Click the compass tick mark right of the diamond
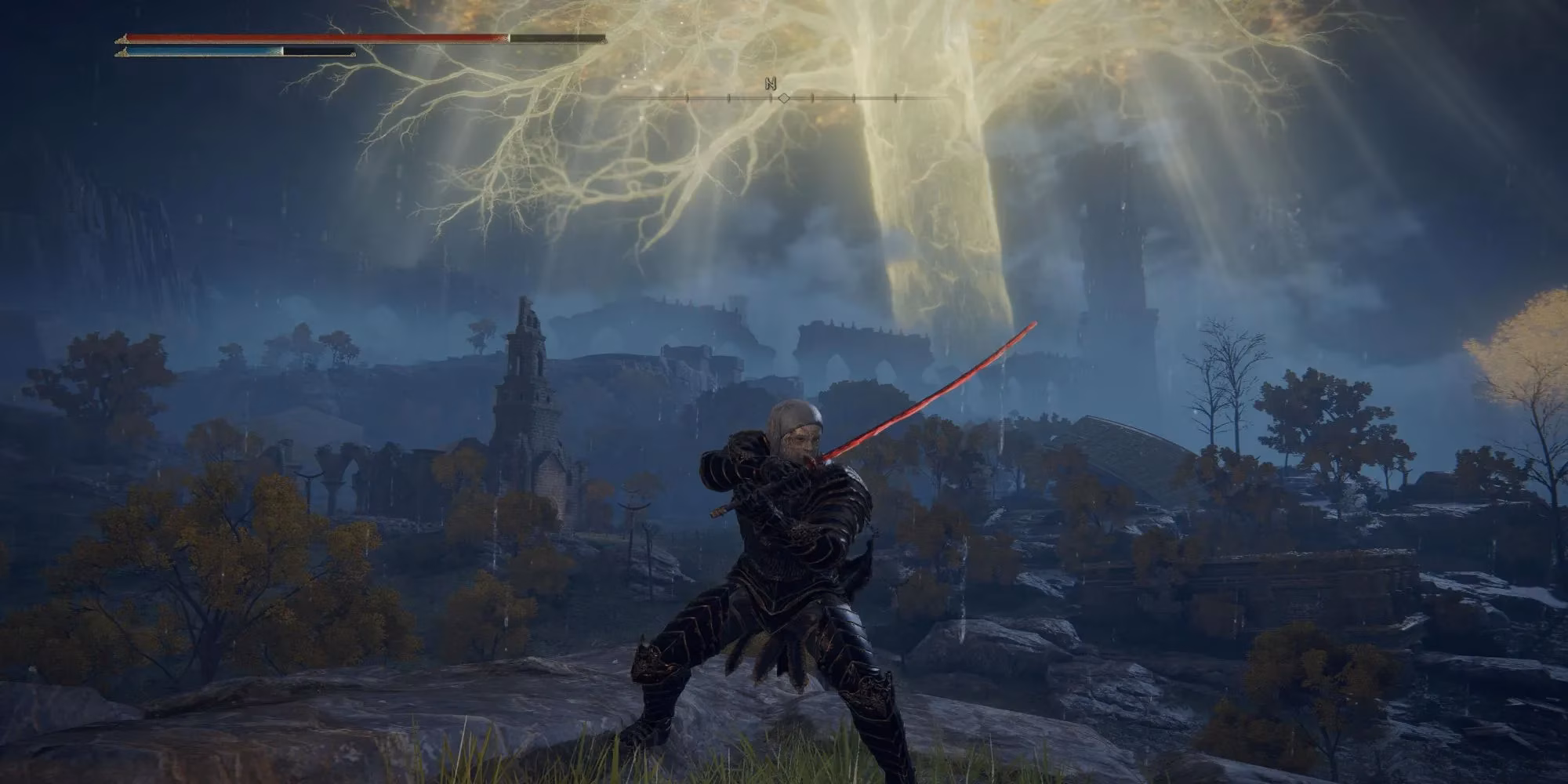 coord(812,98)
